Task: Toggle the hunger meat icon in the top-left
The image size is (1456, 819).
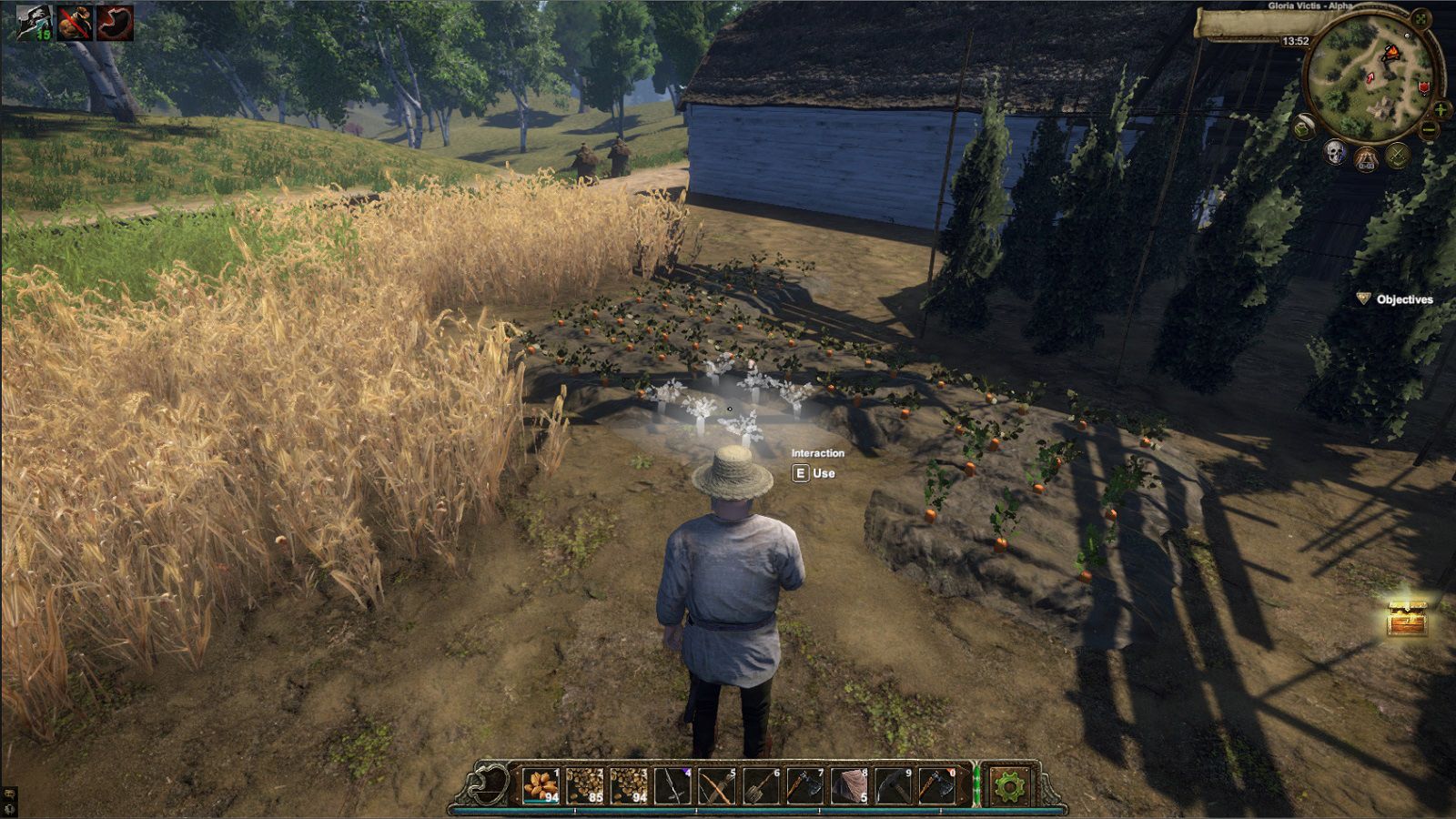Action: pyautogui.click(x=114, y=24)
